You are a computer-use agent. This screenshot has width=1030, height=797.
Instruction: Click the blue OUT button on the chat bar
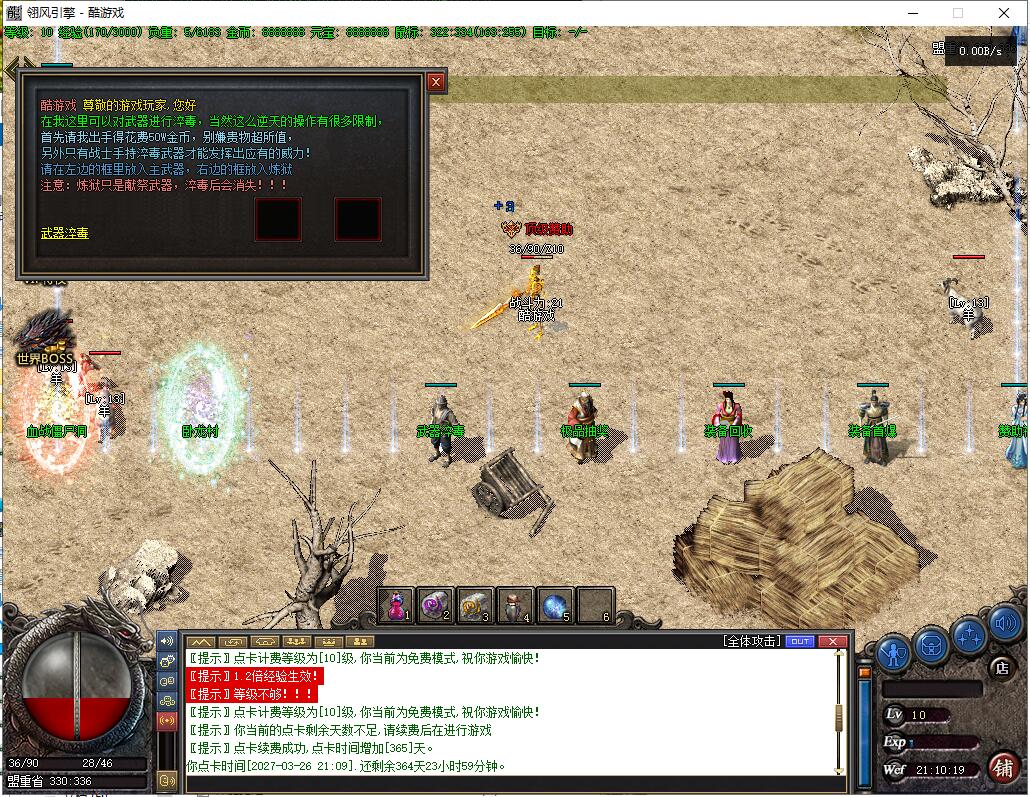[800, 641]
